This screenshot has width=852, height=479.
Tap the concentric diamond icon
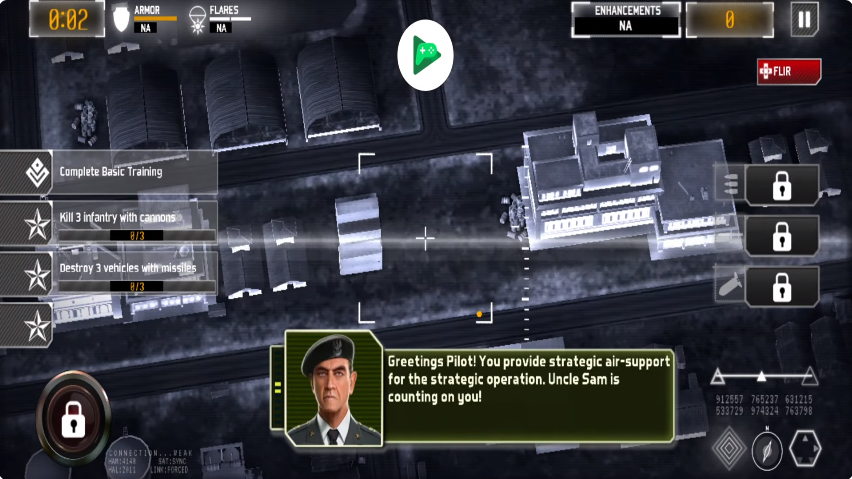[x=729, y=449]
